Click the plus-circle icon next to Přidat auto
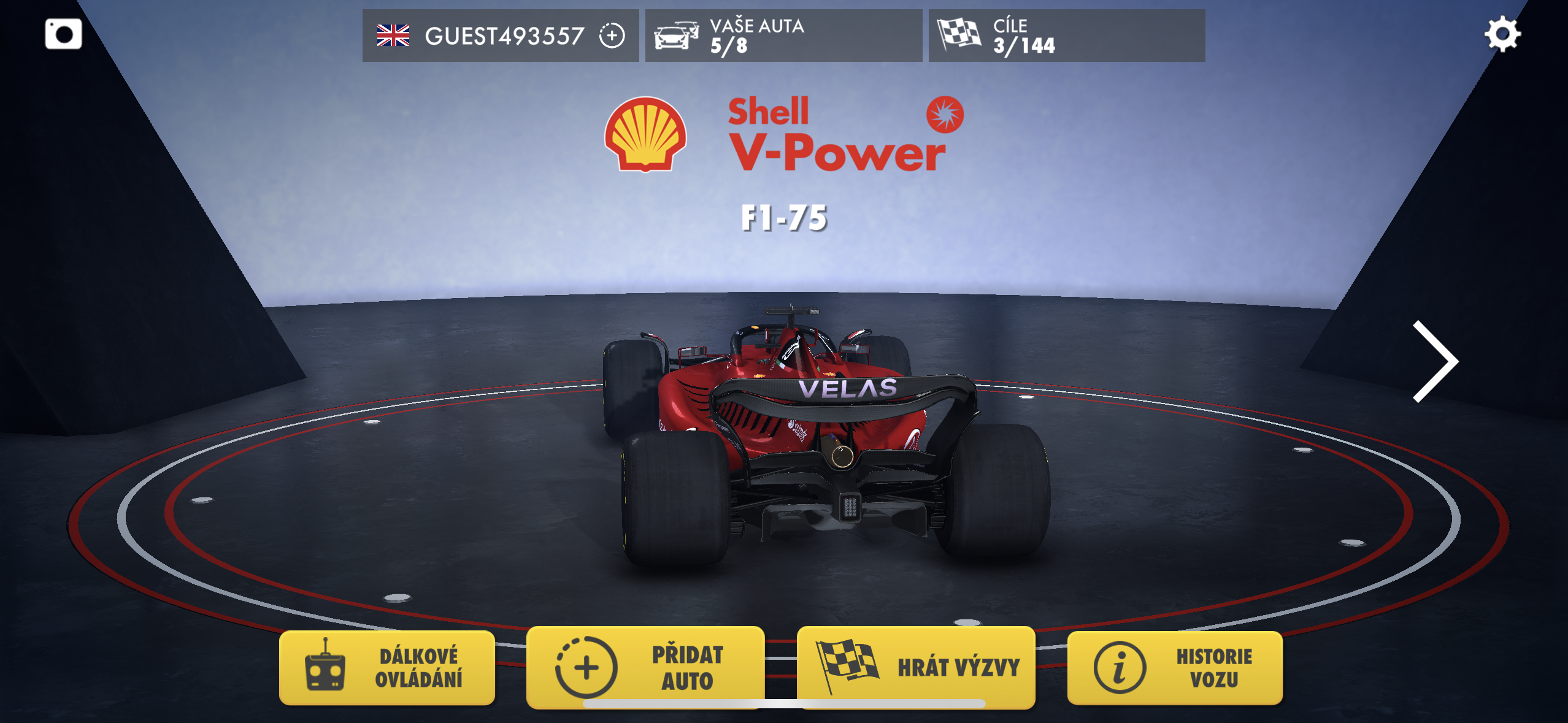The image size is (1568, 723). [x=587, y=668]
